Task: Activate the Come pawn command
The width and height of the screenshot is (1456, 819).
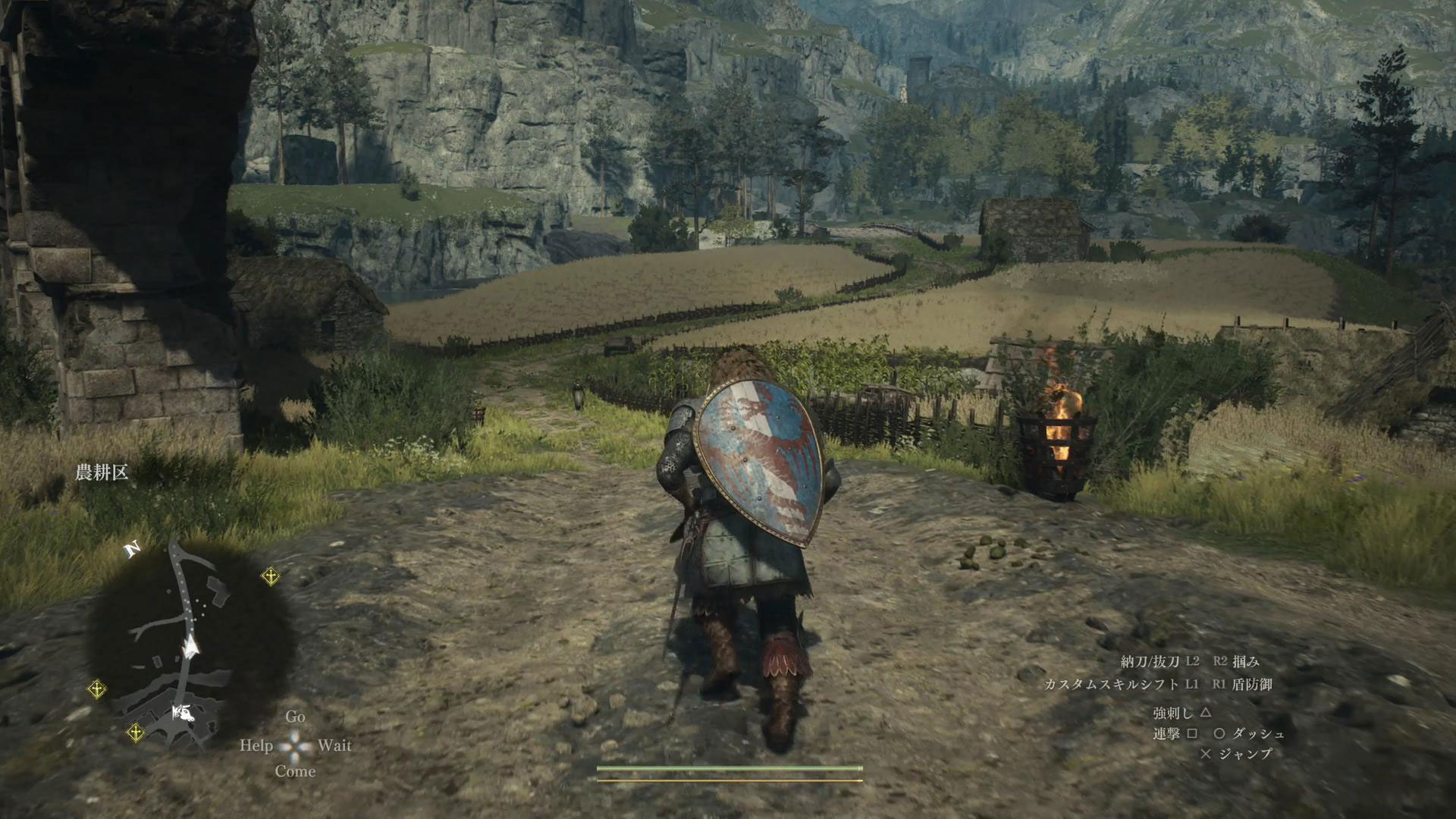Action: tap(295, 771)
